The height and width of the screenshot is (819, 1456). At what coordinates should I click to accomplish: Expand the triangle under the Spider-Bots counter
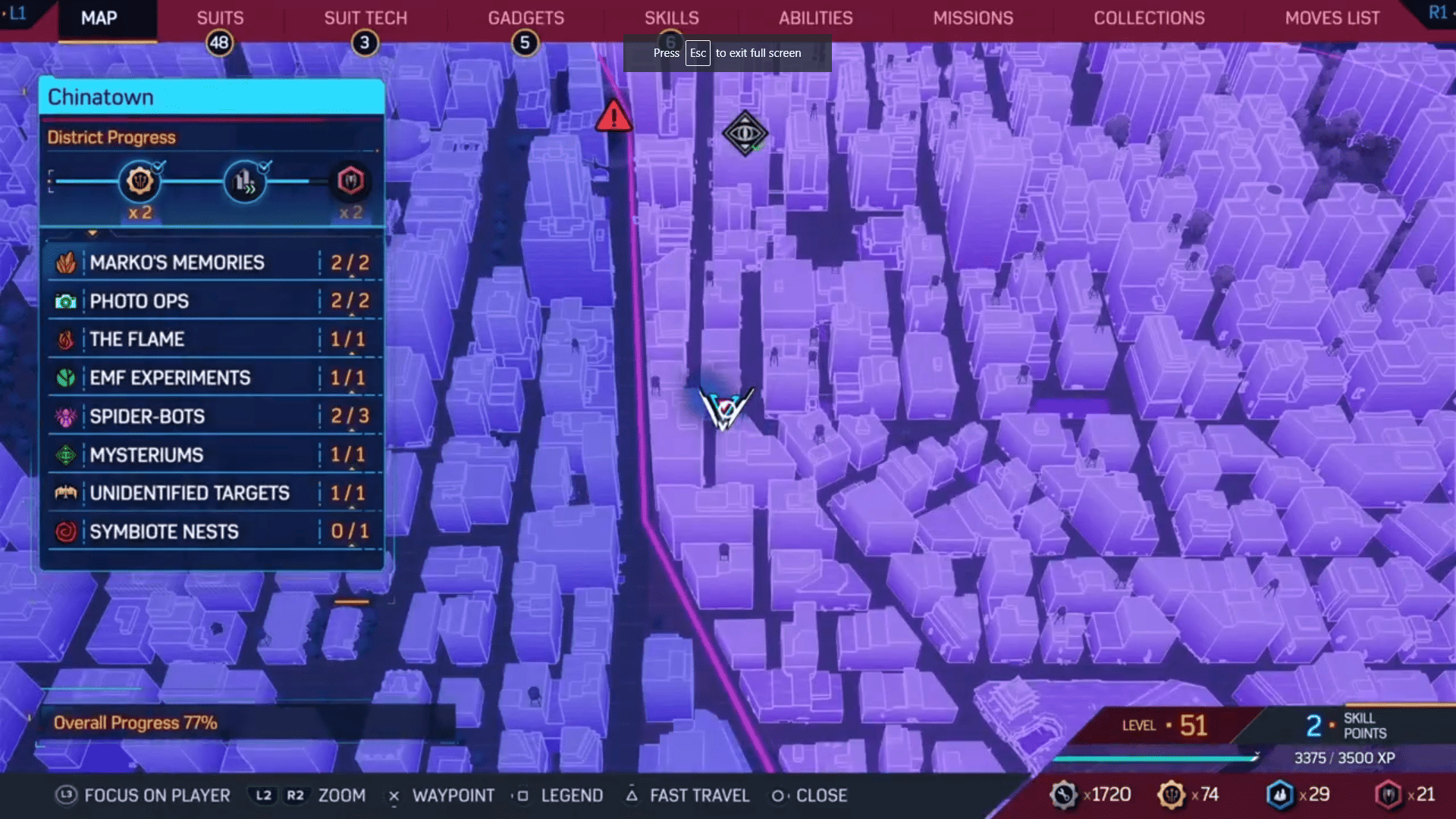click(x=351, y=431)
